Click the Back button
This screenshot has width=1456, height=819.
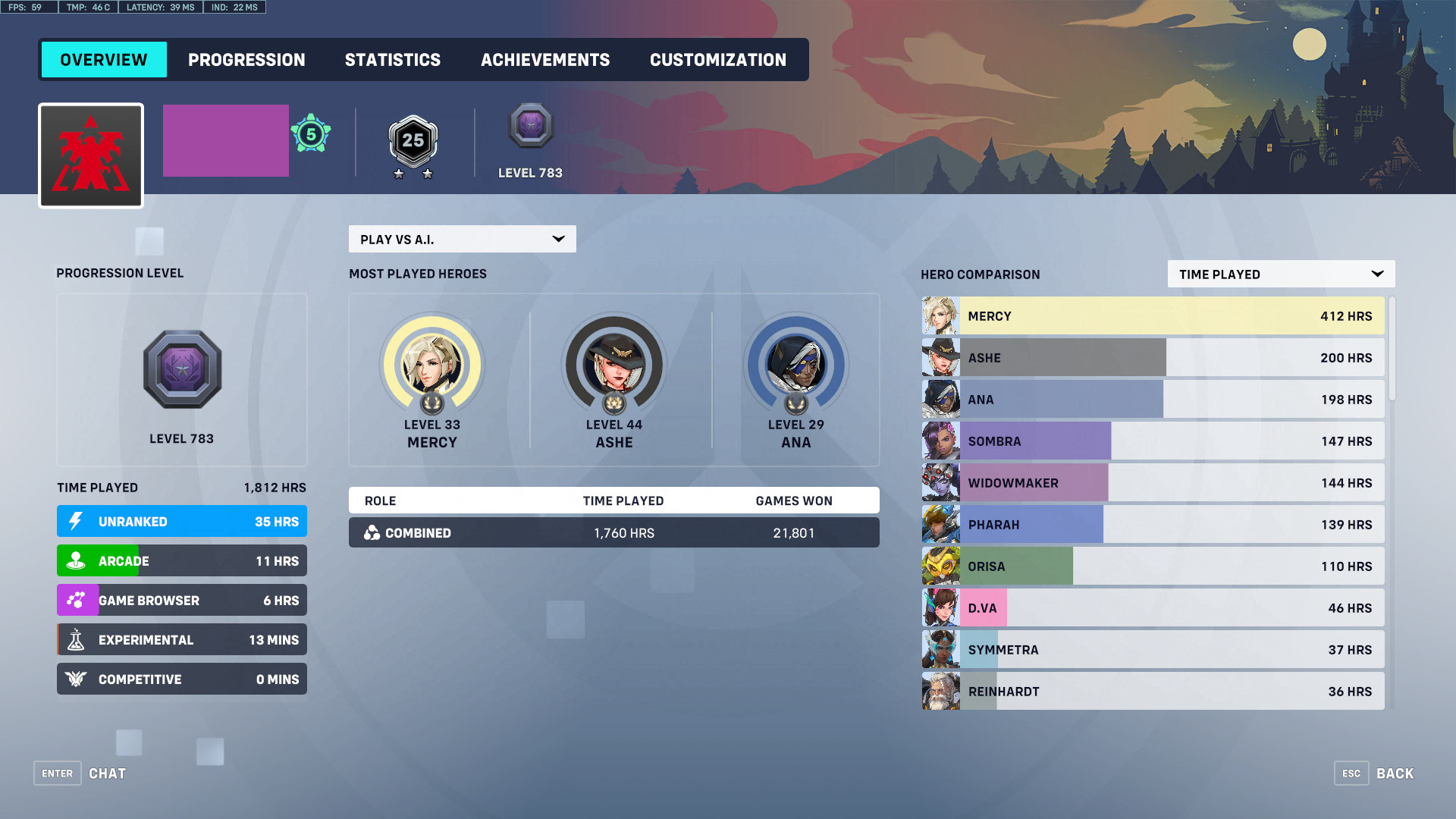coord(1374,773)
